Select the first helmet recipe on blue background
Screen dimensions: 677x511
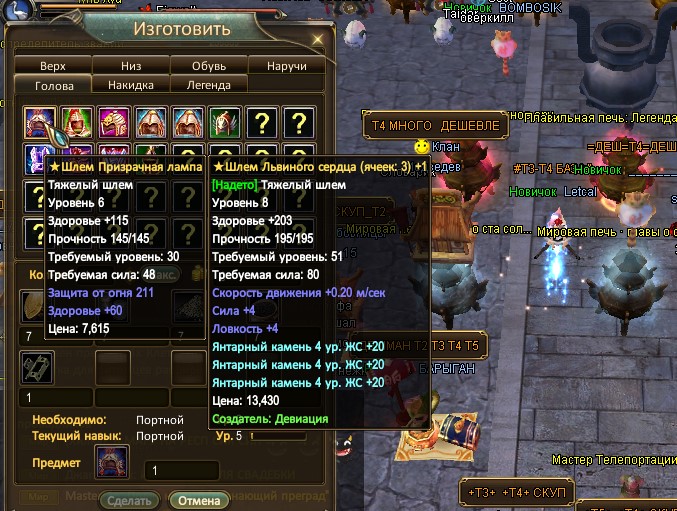(x=41, y=124)
